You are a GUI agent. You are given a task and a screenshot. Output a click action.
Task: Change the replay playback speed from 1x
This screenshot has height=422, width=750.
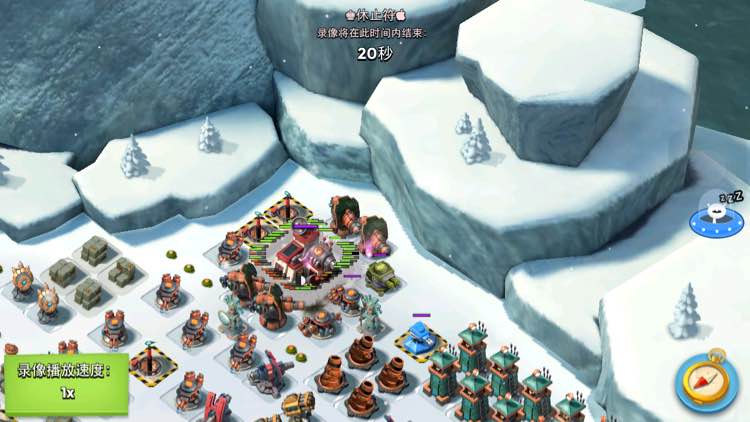[66, 381]
